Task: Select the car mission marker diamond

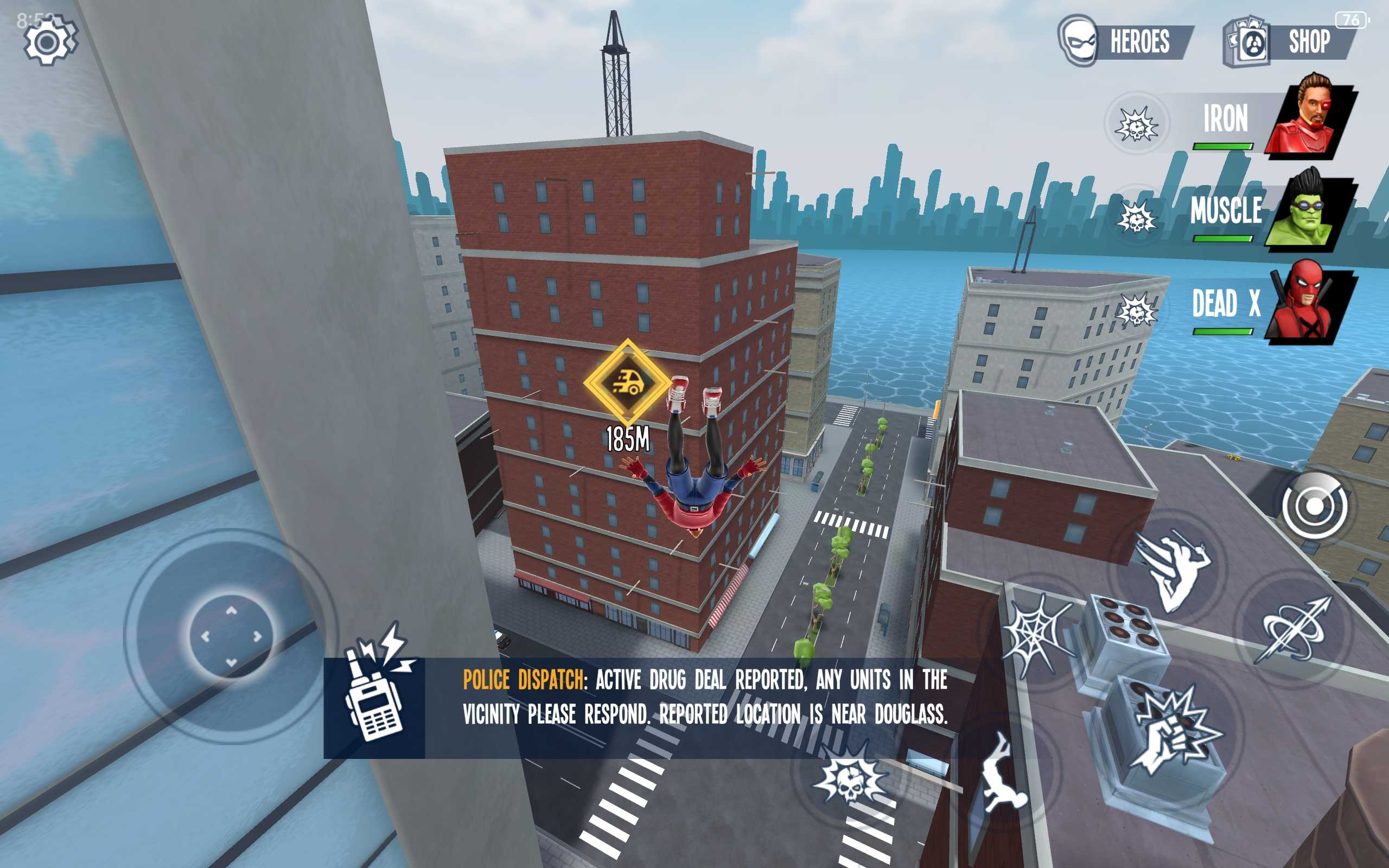Action: pos(627,382)
